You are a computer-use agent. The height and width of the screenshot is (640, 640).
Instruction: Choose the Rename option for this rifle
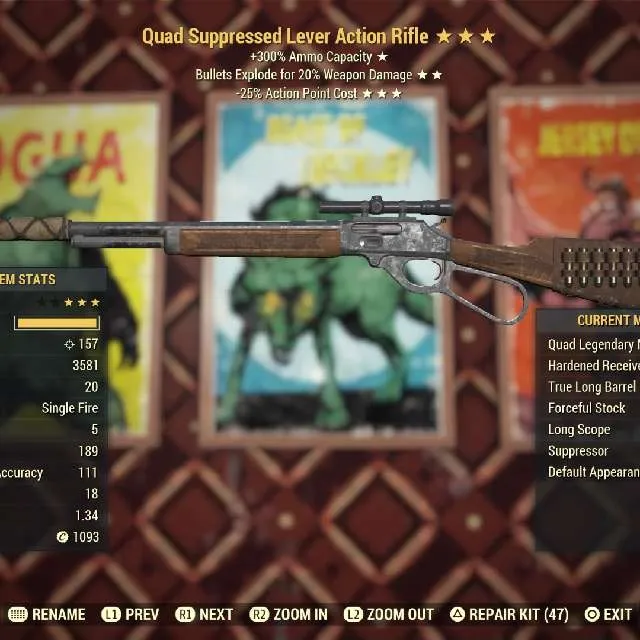tap(48, 615)
